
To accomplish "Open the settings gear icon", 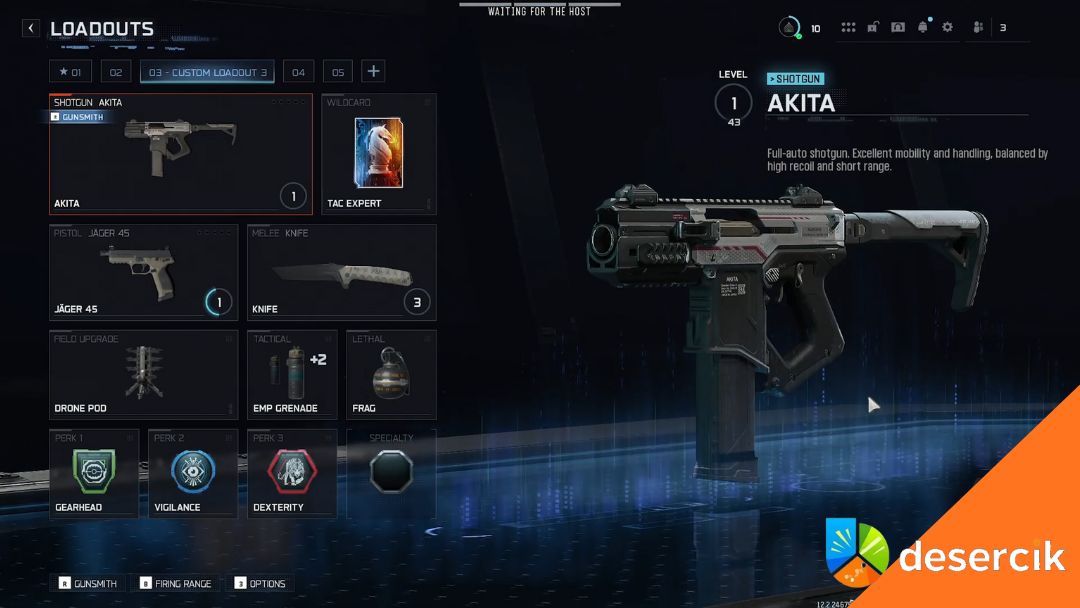I will [947, 28].
